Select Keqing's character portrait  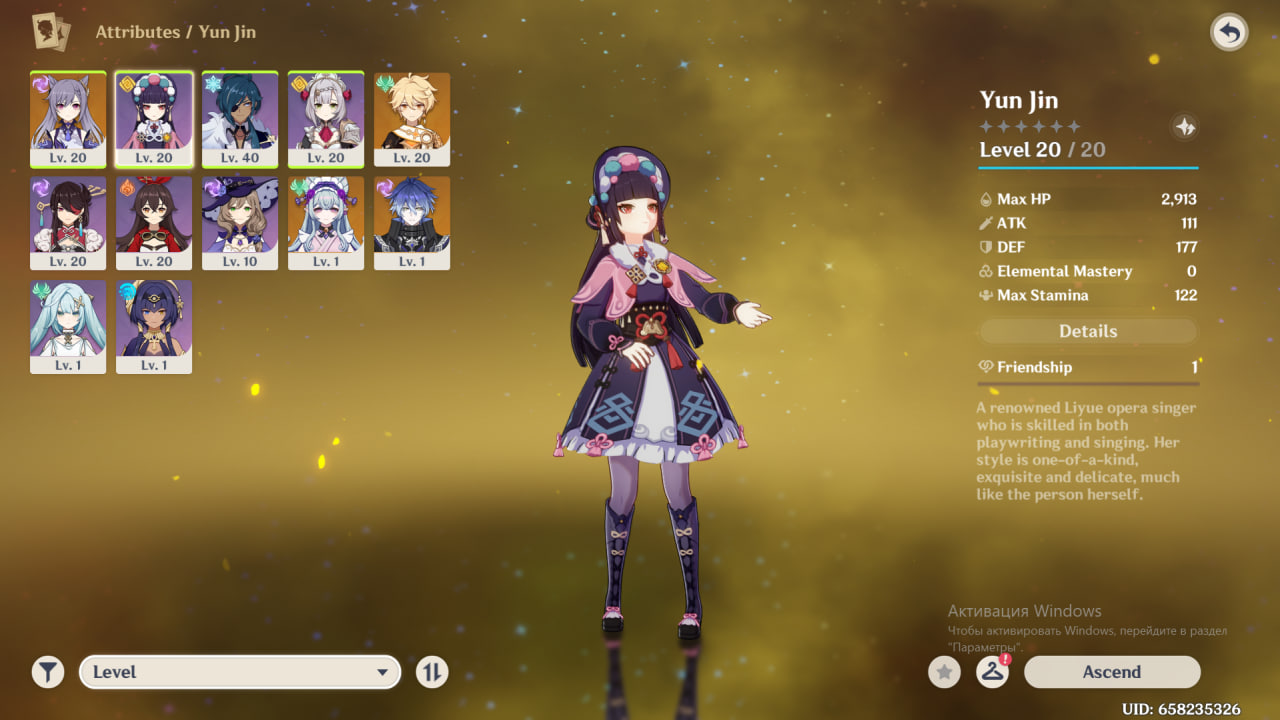pos(68,118)
